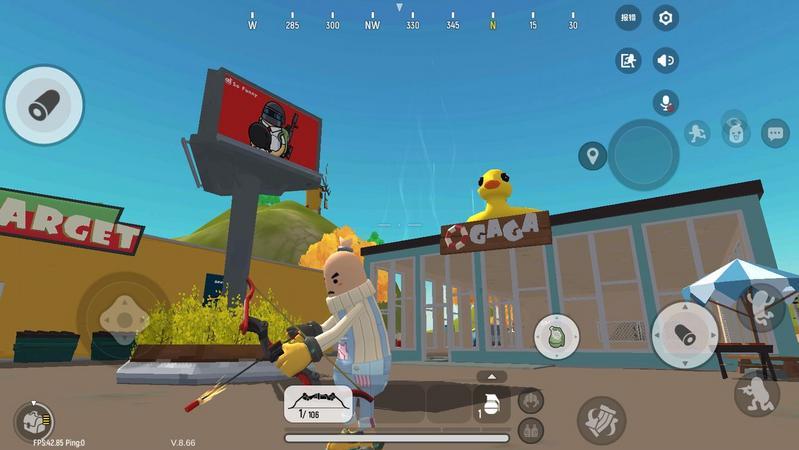Toggle the speaker voice output
Image resolution: width=799 pixels, height=450 pixels.
(x=665, y=60)
